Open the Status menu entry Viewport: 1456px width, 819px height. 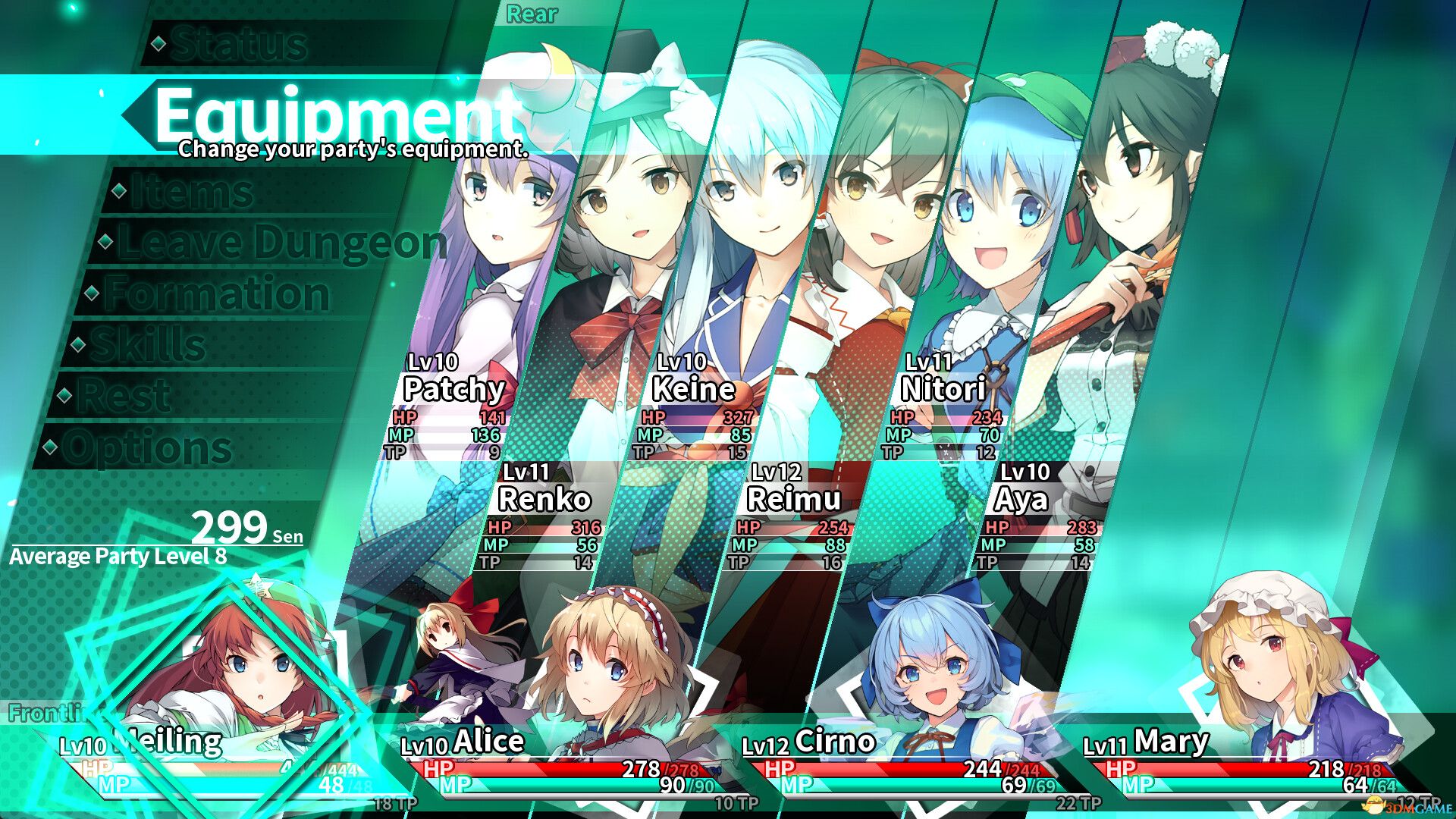click(x=235, y=43)
